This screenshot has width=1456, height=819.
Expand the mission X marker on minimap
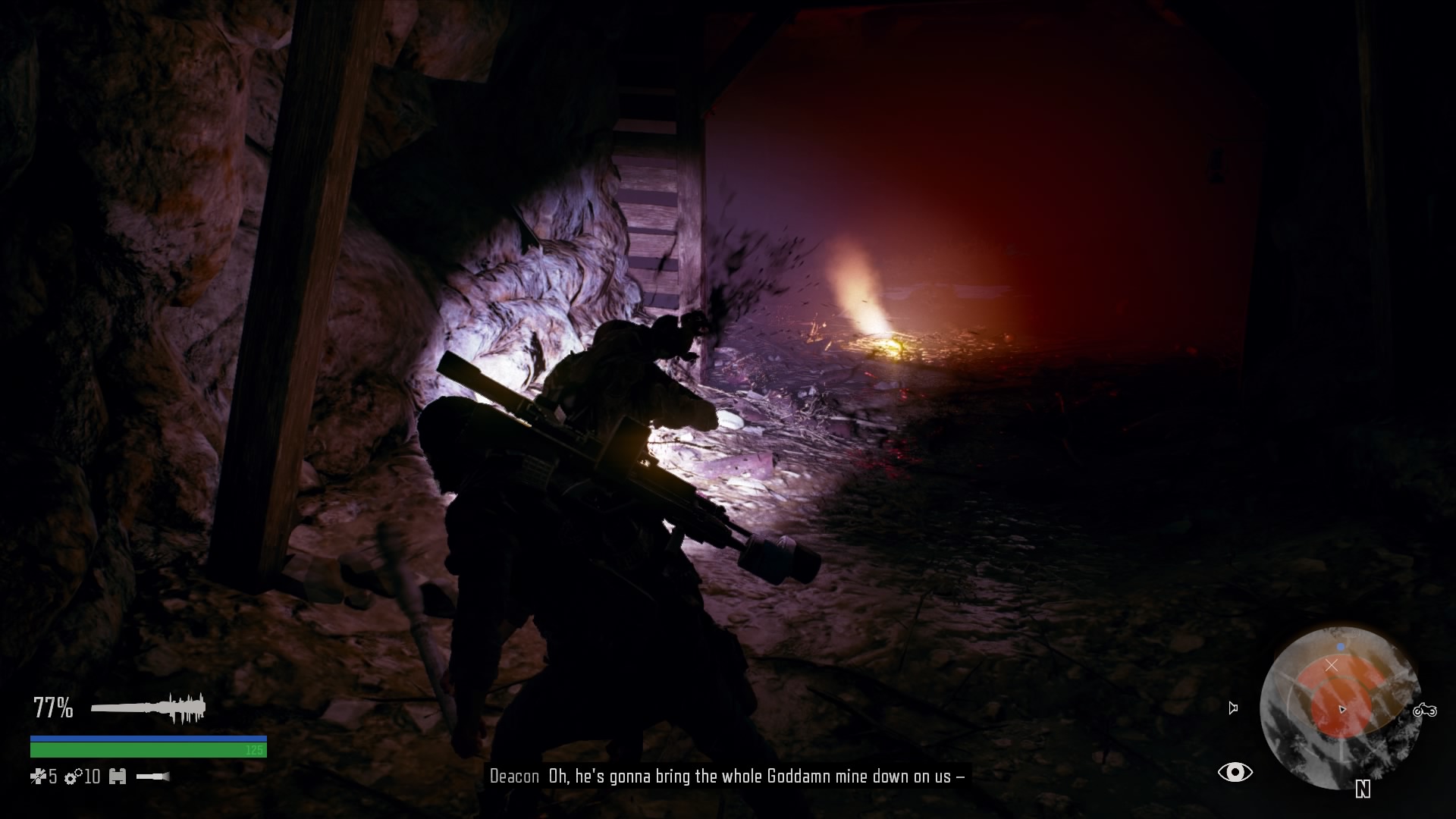click(x=1332, y=665)
